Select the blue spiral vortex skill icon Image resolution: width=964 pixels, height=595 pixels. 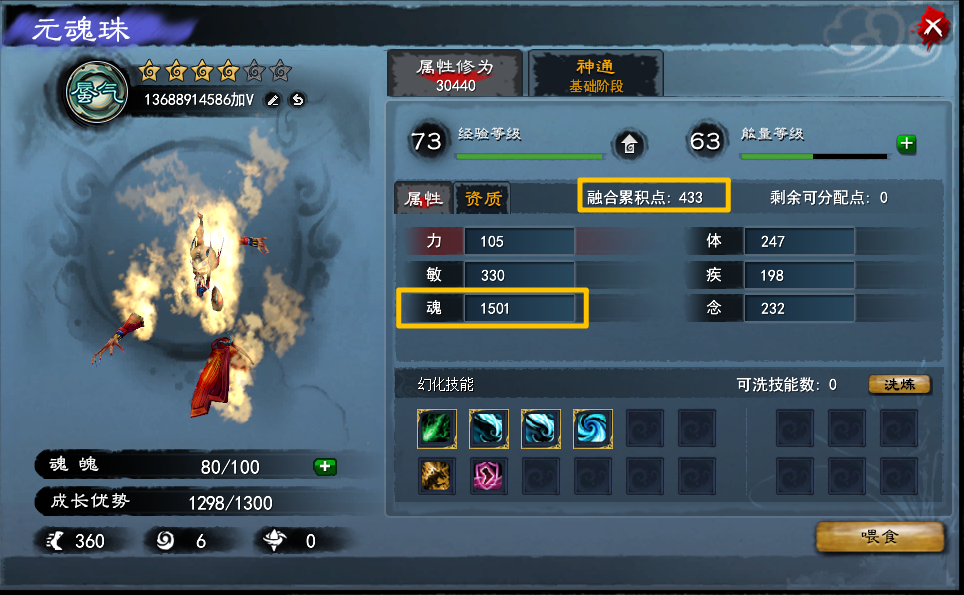click(x=593, y=429)
